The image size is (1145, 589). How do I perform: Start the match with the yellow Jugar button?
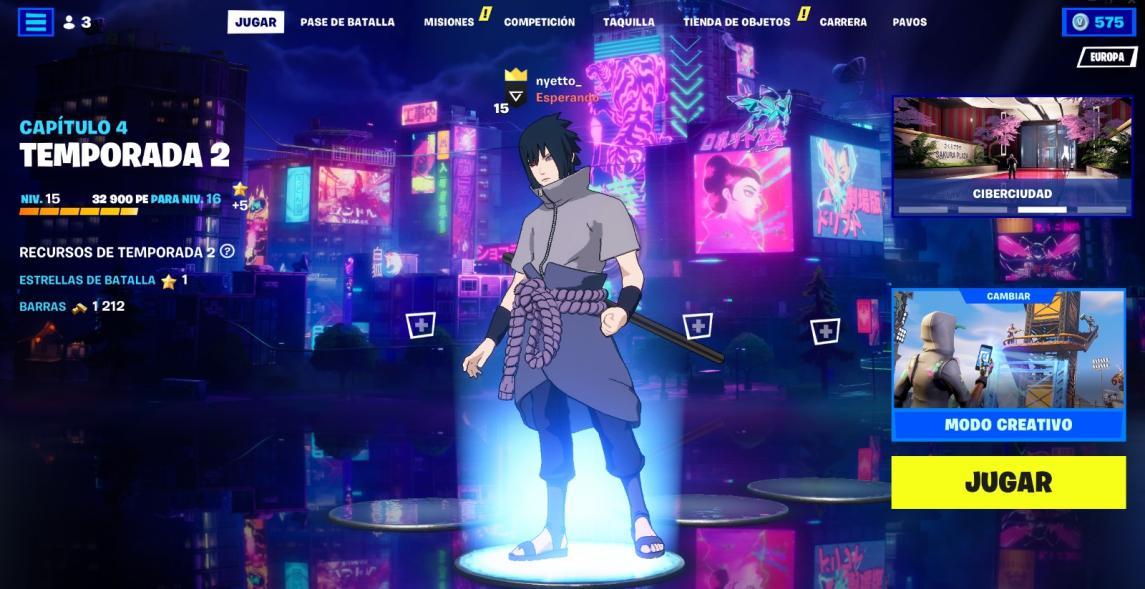pos(1008,482)
